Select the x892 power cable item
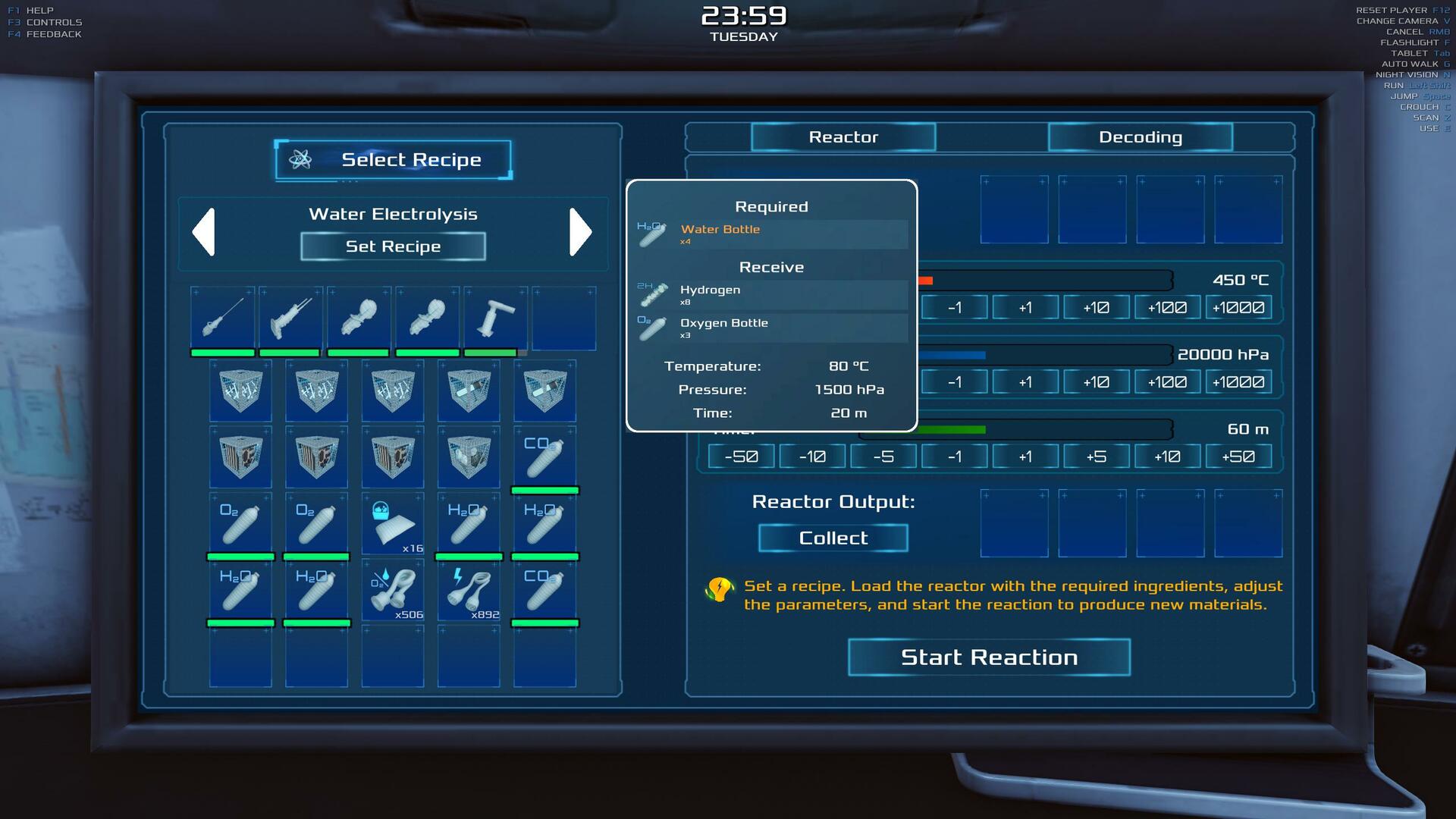 [469, 591]
